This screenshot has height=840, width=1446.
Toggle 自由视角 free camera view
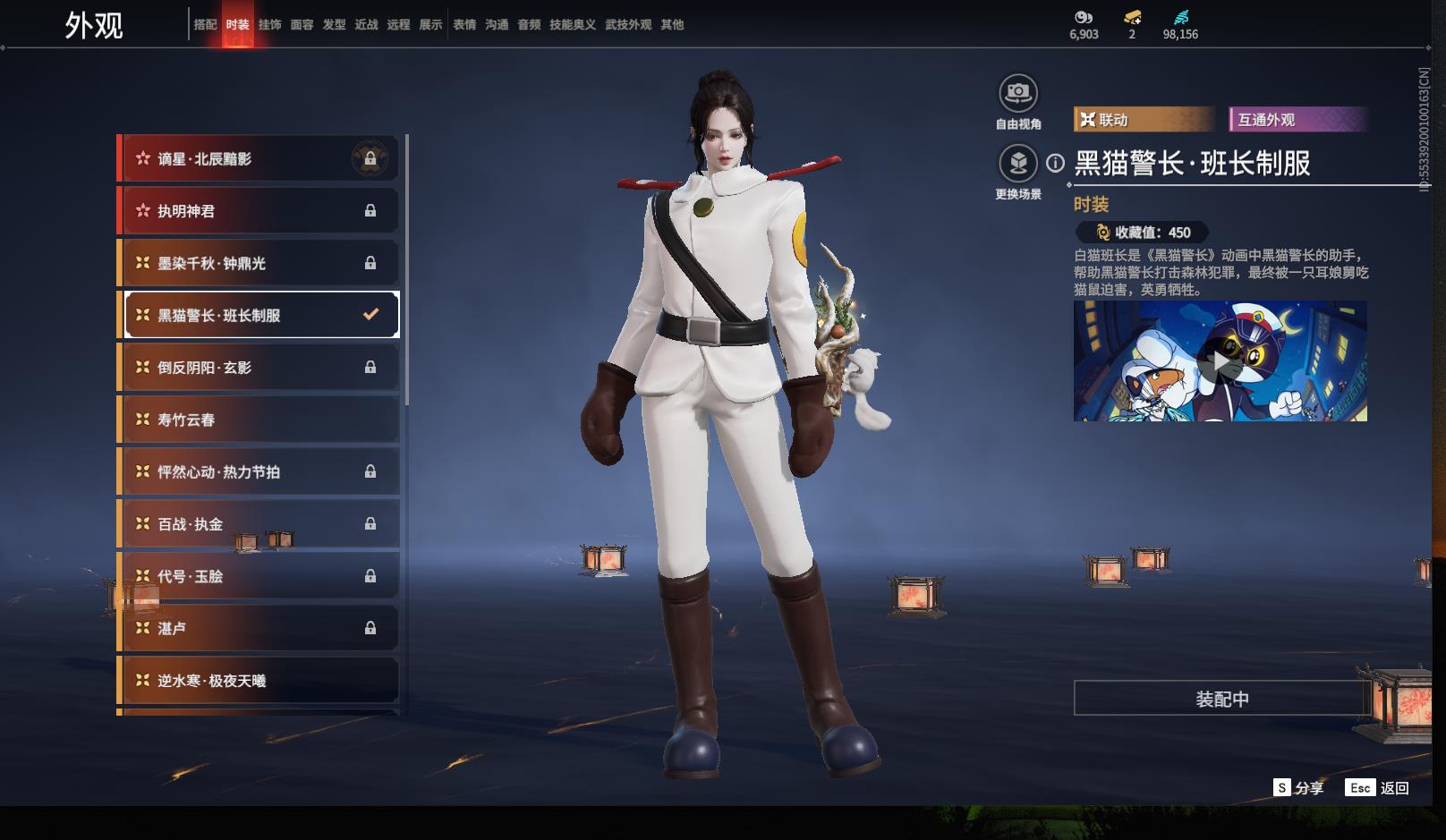1018,93
